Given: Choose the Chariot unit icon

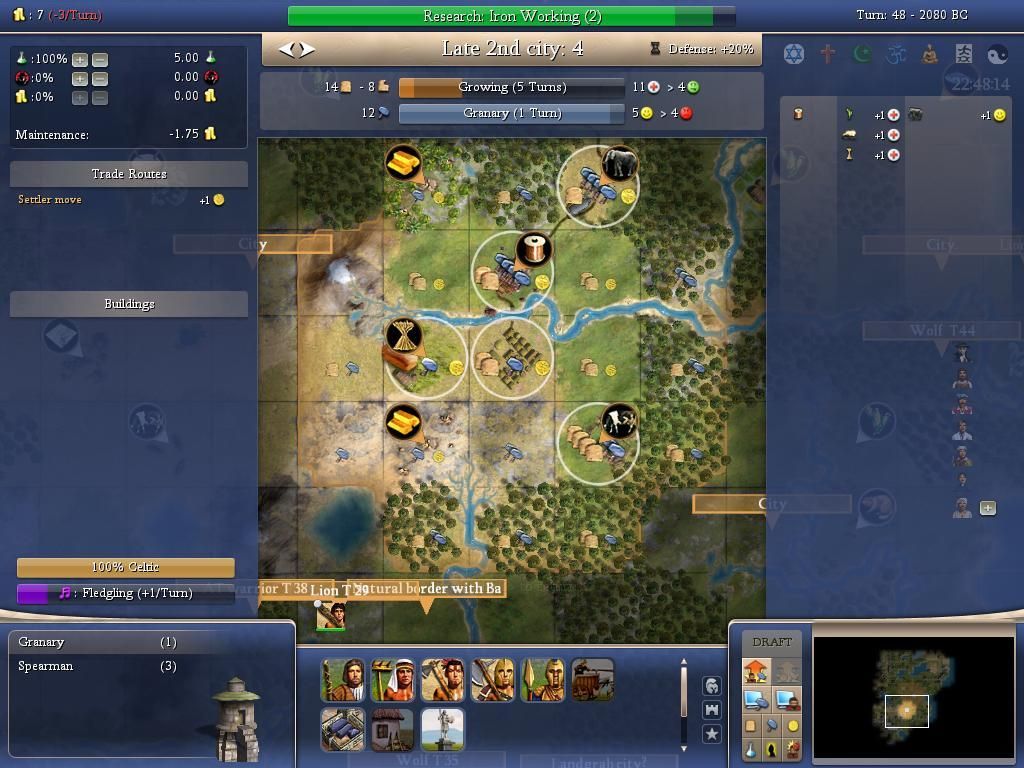Looking at the screenshot, I should point(592,680).
